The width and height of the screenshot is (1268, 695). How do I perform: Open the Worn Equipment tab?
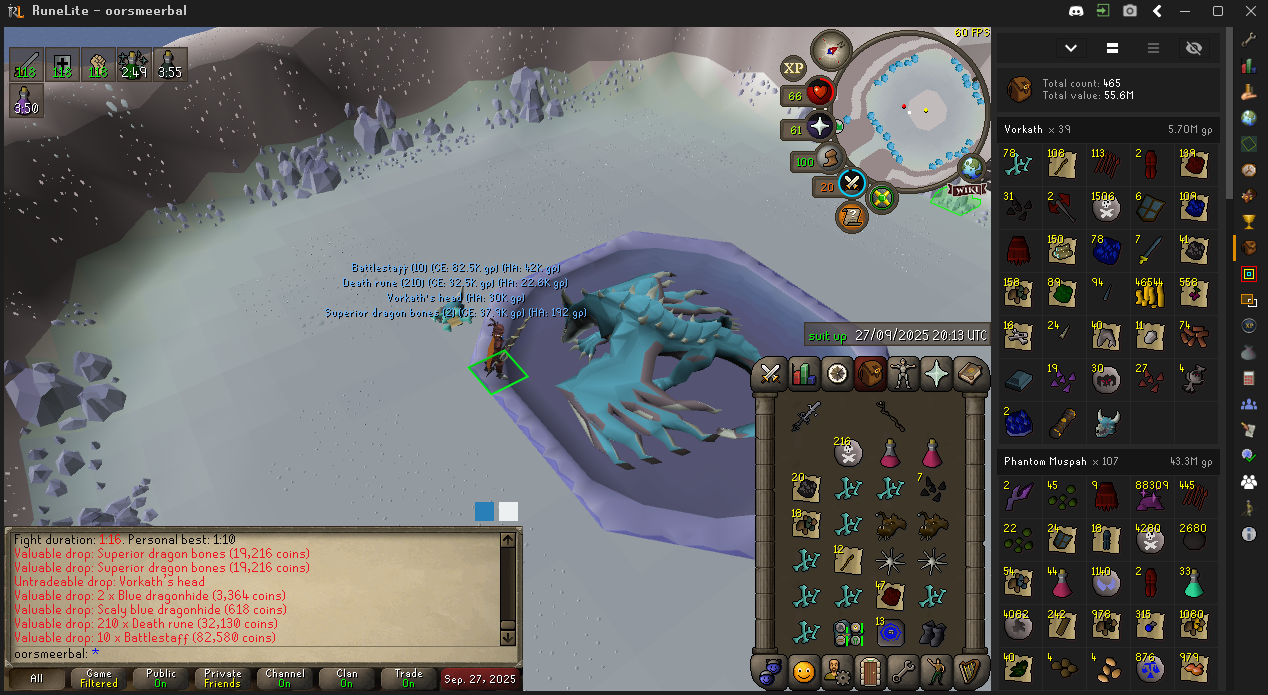coord(904,373)
